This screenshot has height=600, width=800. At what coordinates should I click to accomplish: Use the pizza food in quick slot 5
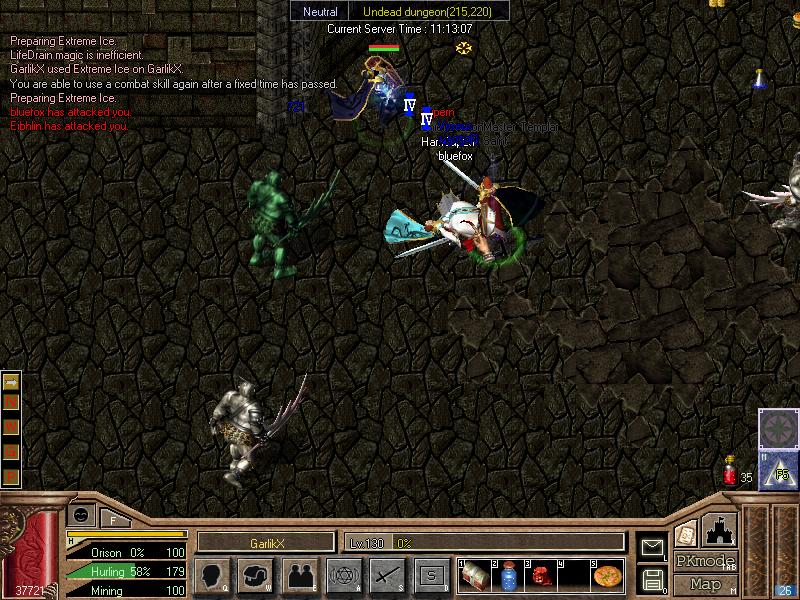click(x=606, y=576)
